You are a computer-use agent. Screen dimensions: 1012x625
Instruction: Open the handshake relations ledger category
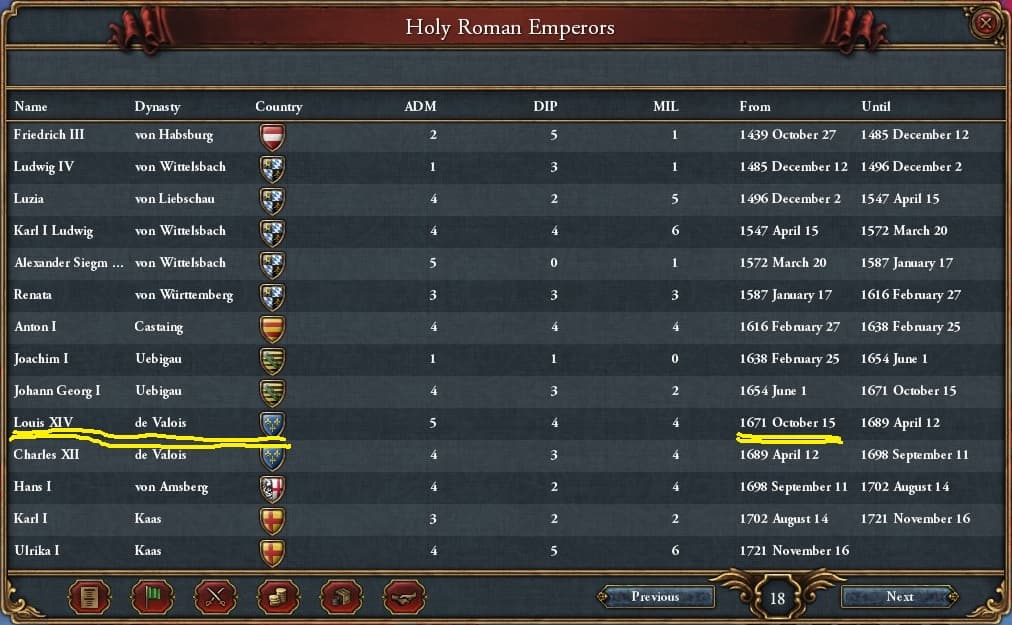[404, 598]
